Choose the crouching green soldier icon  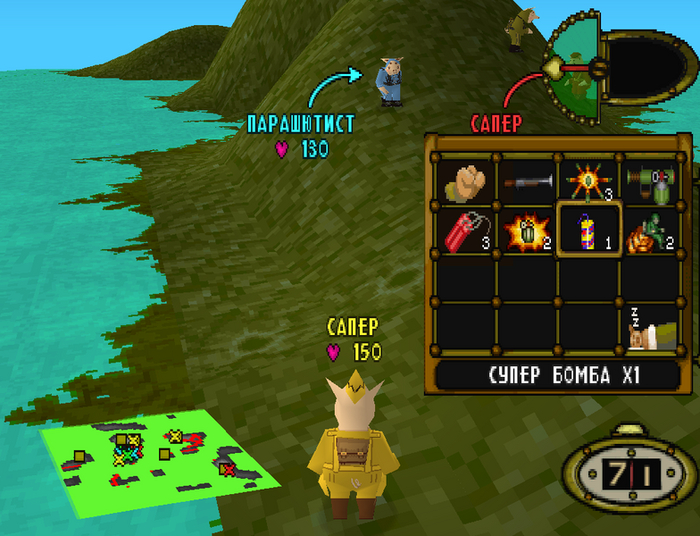coord(652,230)
